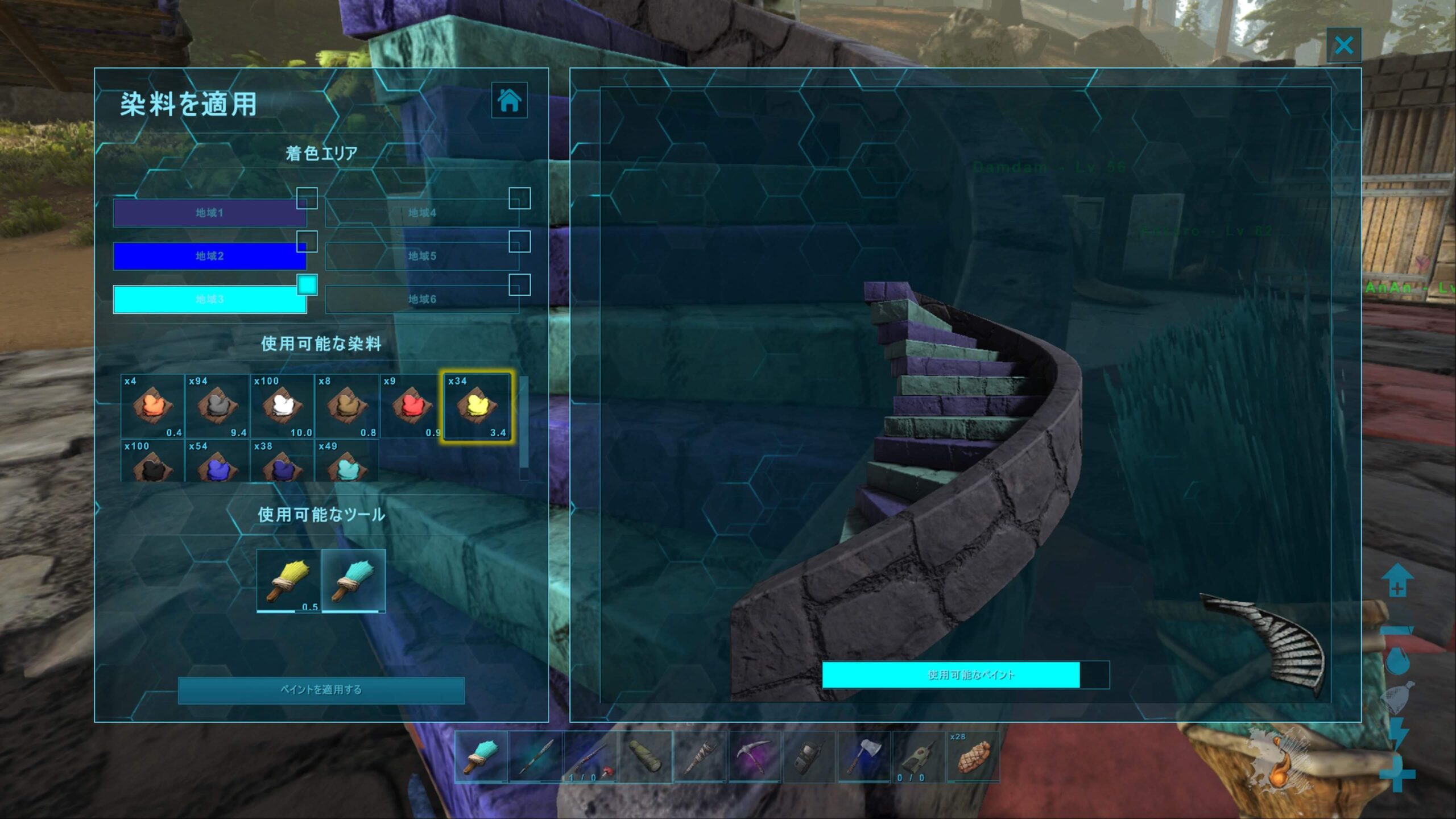Select the 地域3 cyan color region

pos(209,299)
